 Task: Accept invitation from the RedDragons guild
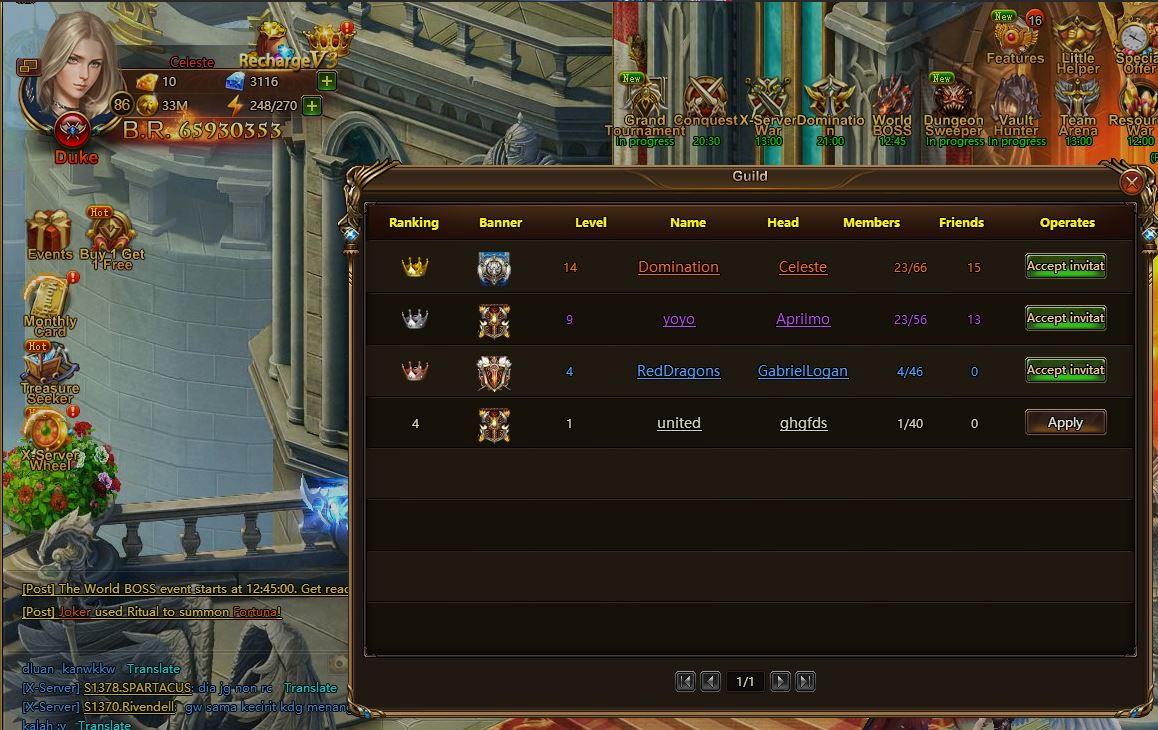tap(1065, 370)
